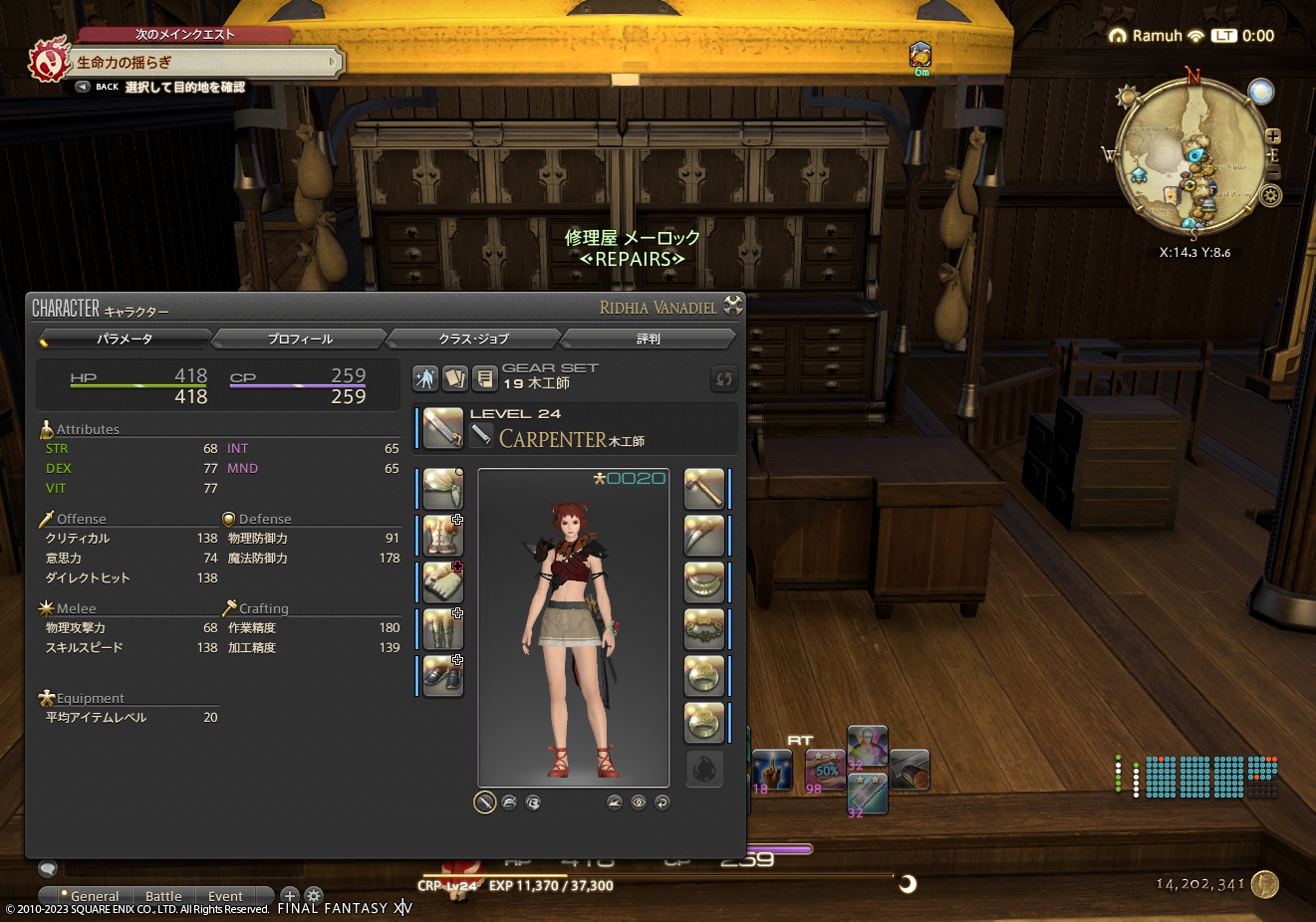Click the rotation reset icon under the preview
Screen dimensions: 1316x922
(x=660, y=802)
